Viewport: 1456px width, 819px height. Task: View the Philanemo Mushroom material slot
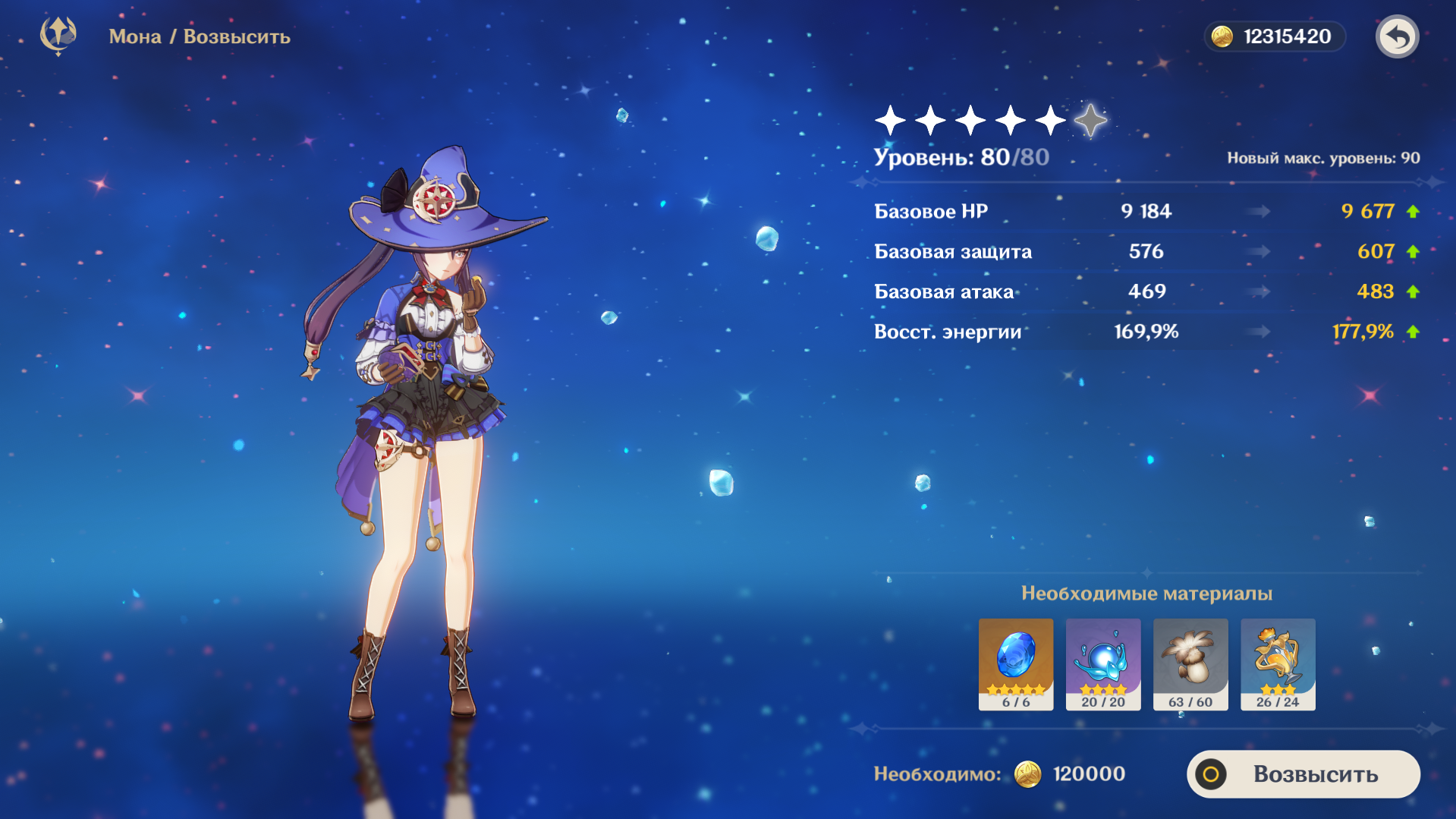coord(1190,664)
